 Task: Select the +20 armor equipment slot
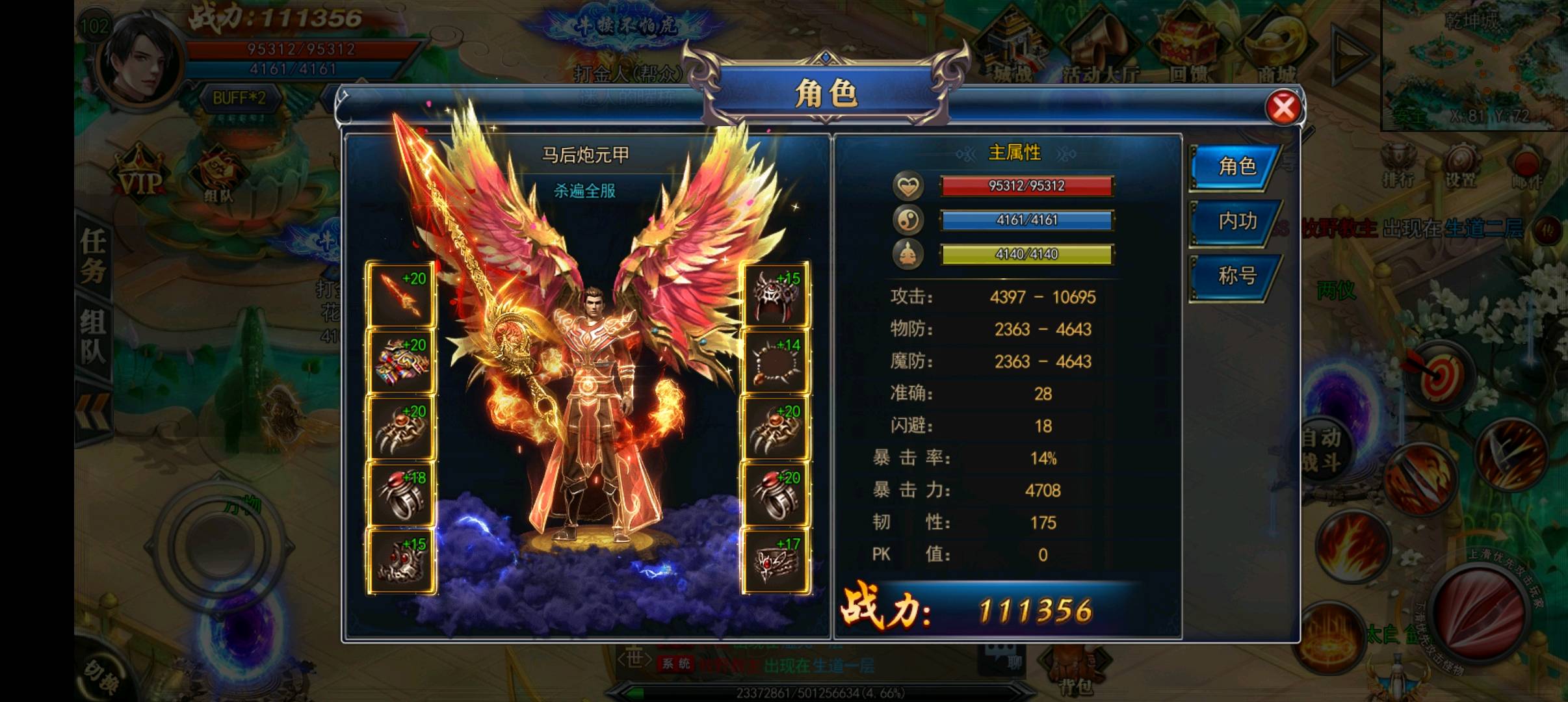click(401, 362)
